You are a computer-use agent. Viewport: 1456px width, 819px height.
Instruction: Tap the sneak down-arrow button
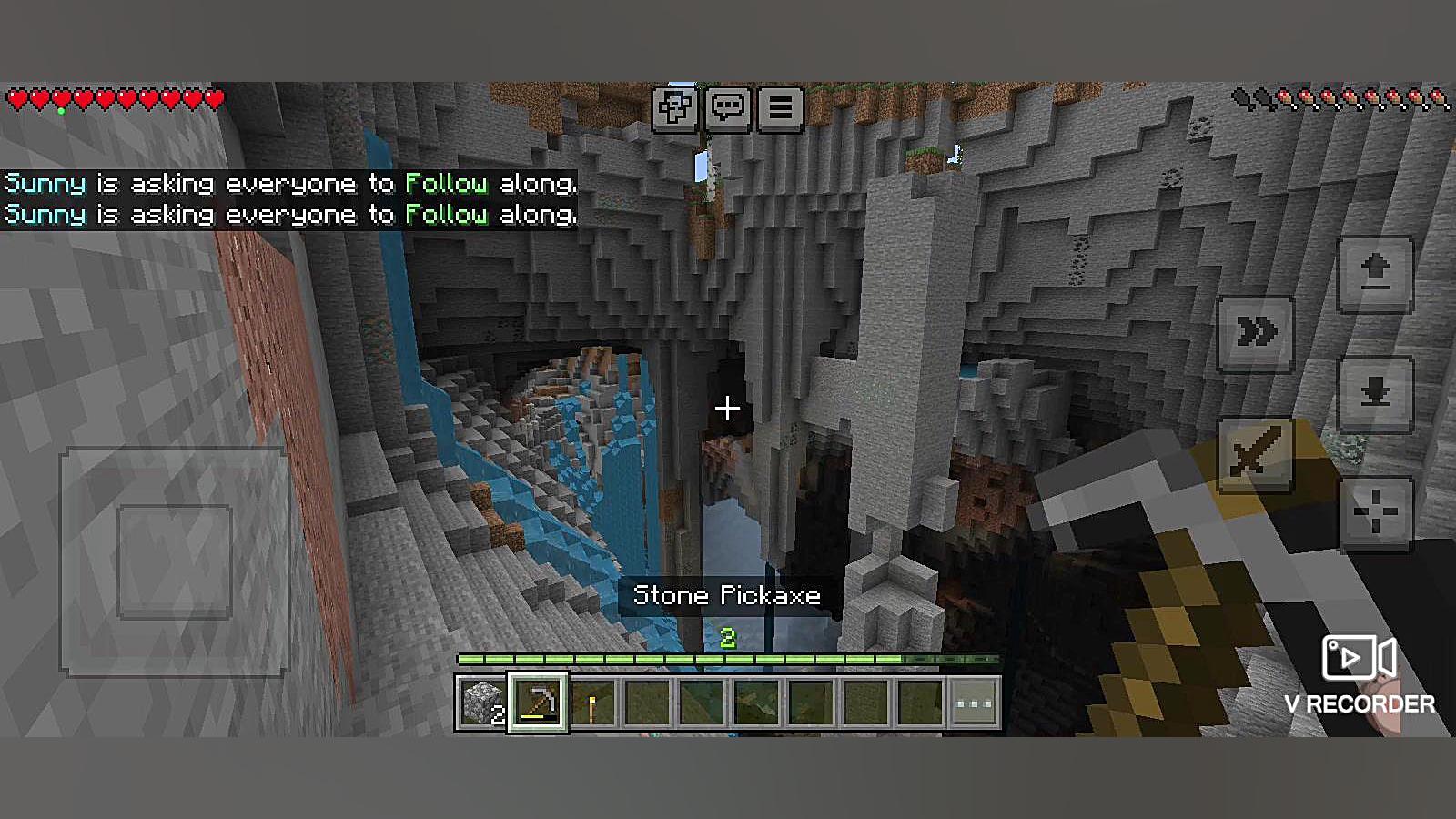click(x=1375, y=393)
